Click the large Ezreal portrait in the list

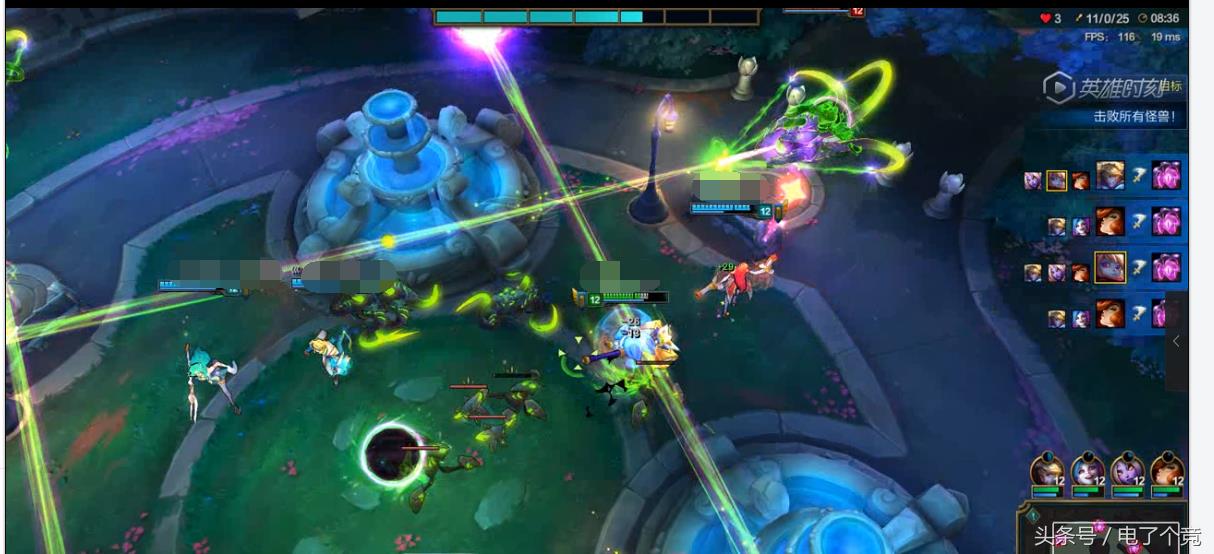click(1110, 176)
